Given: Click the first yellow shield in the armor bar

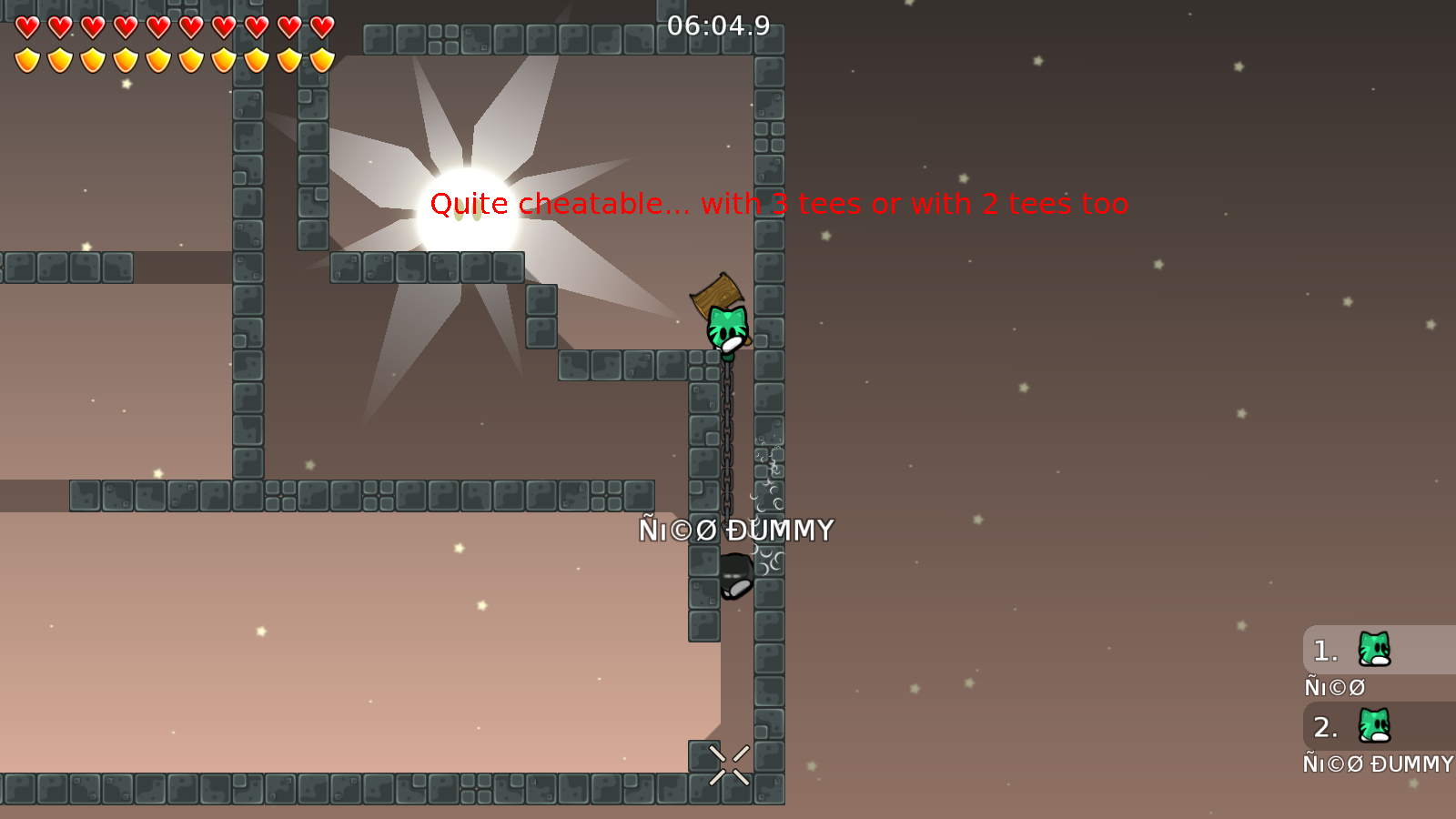Looking at the screenshot, I should tap(27, 59).
